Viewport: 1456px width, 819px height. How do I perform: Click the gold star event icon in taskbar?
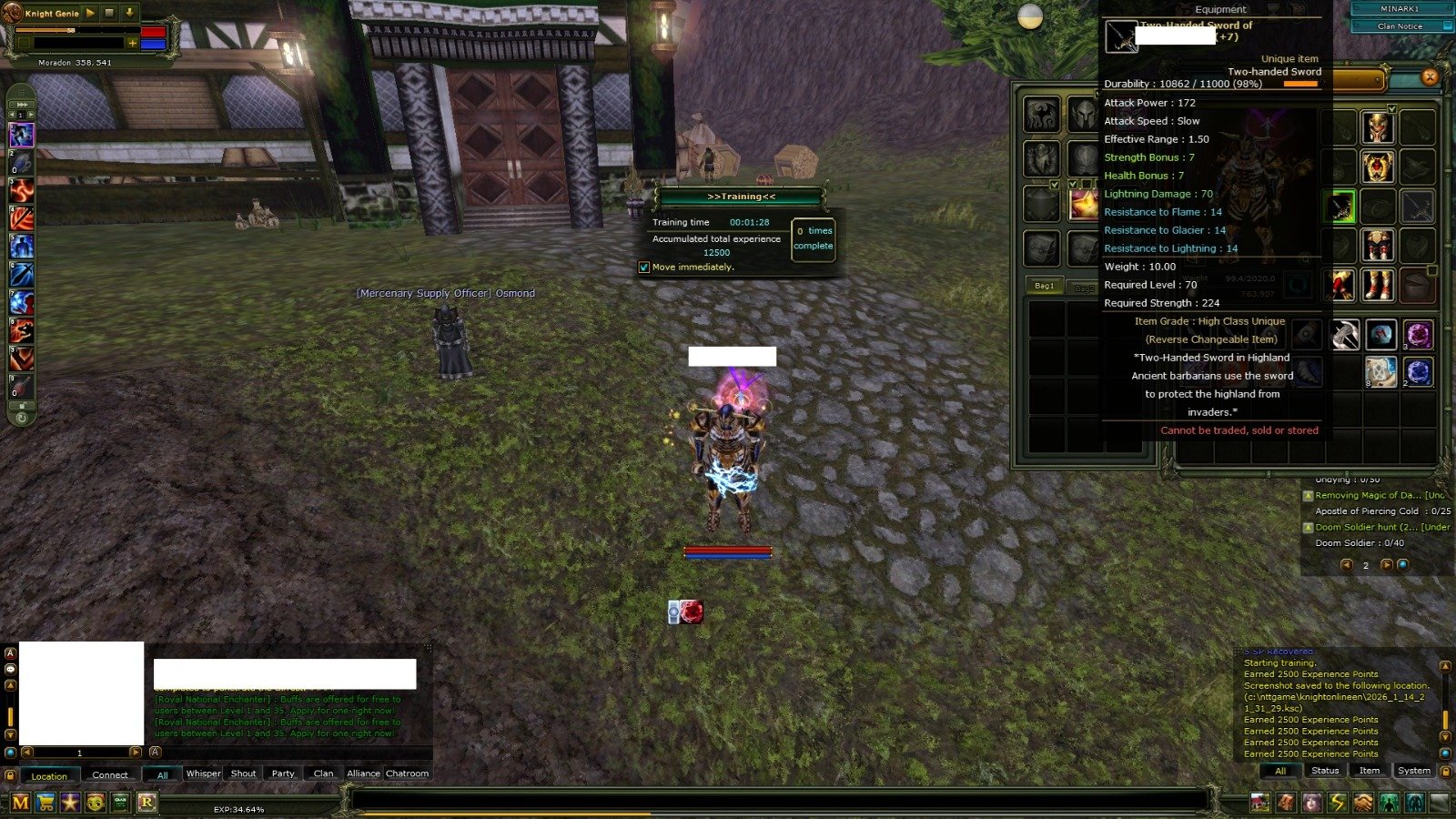click(69, 803)
